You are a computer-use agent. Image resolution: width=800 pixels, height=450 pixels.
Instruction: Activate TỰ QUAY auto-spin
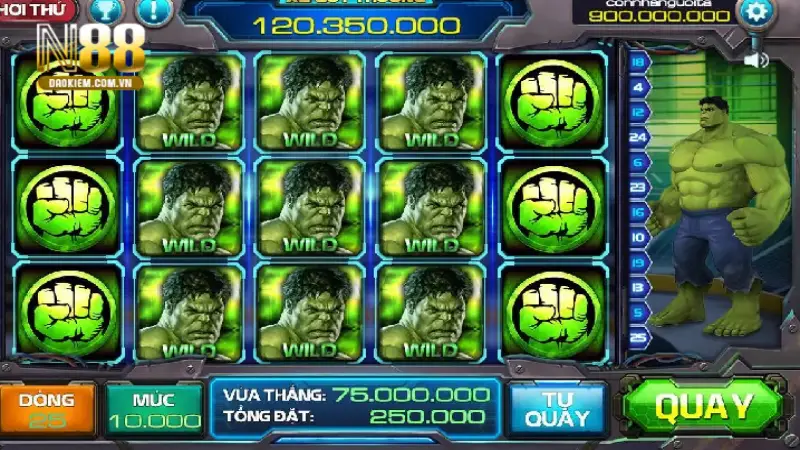coord(557,408)
